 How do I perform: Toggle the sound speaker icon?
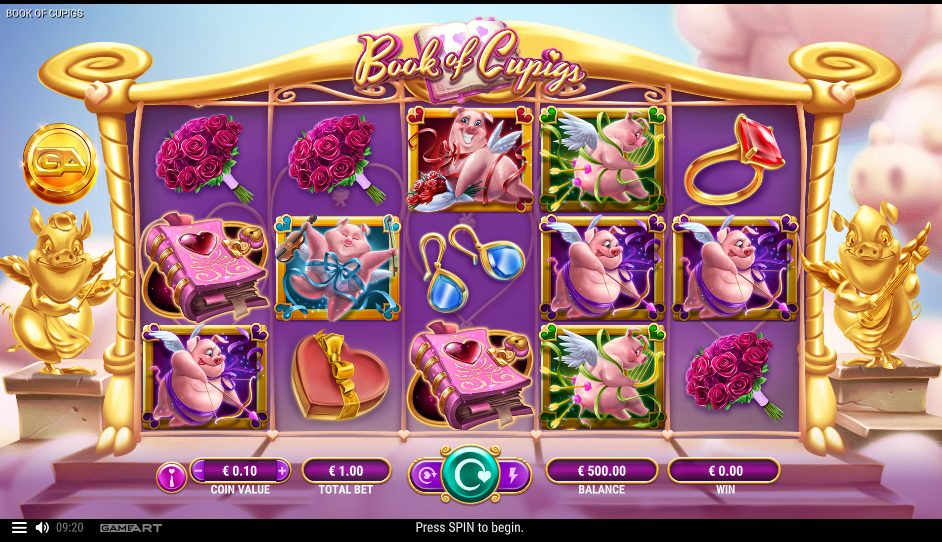point(42,527)
